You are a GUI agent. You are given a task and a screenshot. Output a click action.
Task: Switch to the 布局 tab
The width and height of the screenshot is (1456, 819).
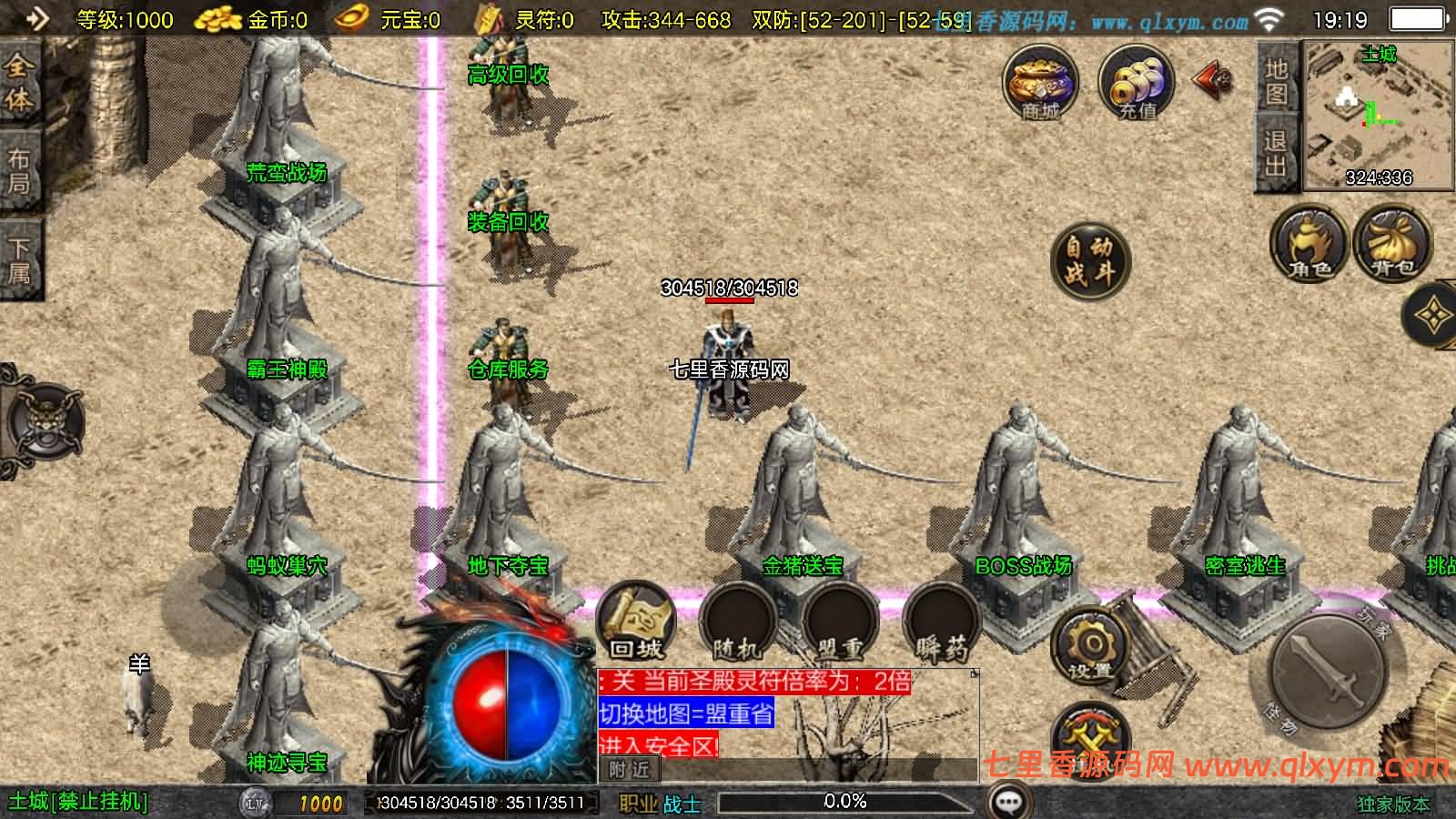pos(19,171)
